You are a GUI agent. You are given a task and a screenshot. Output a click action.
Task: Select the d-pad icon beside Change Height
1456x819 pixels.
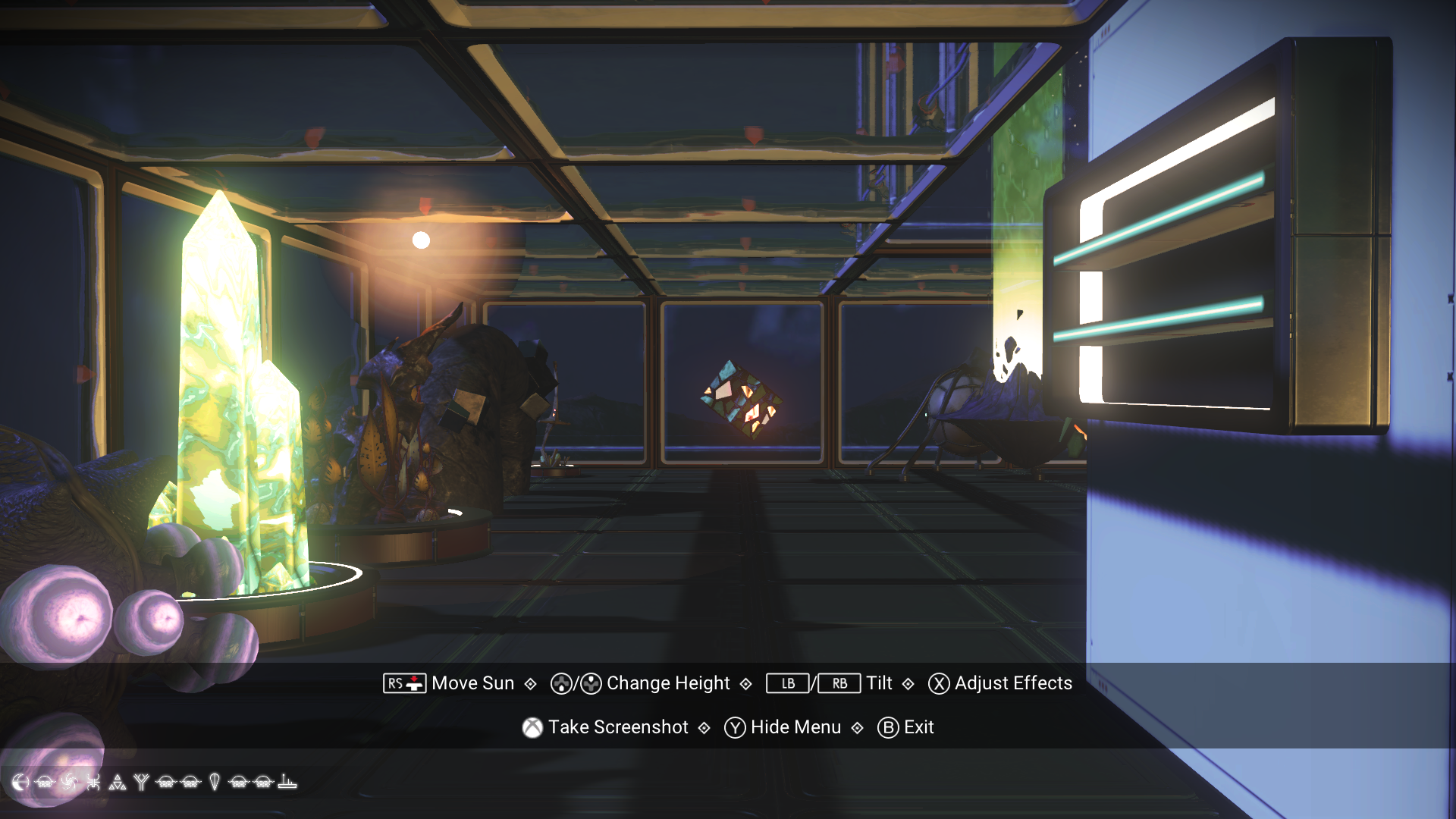(x=561, y=683)
